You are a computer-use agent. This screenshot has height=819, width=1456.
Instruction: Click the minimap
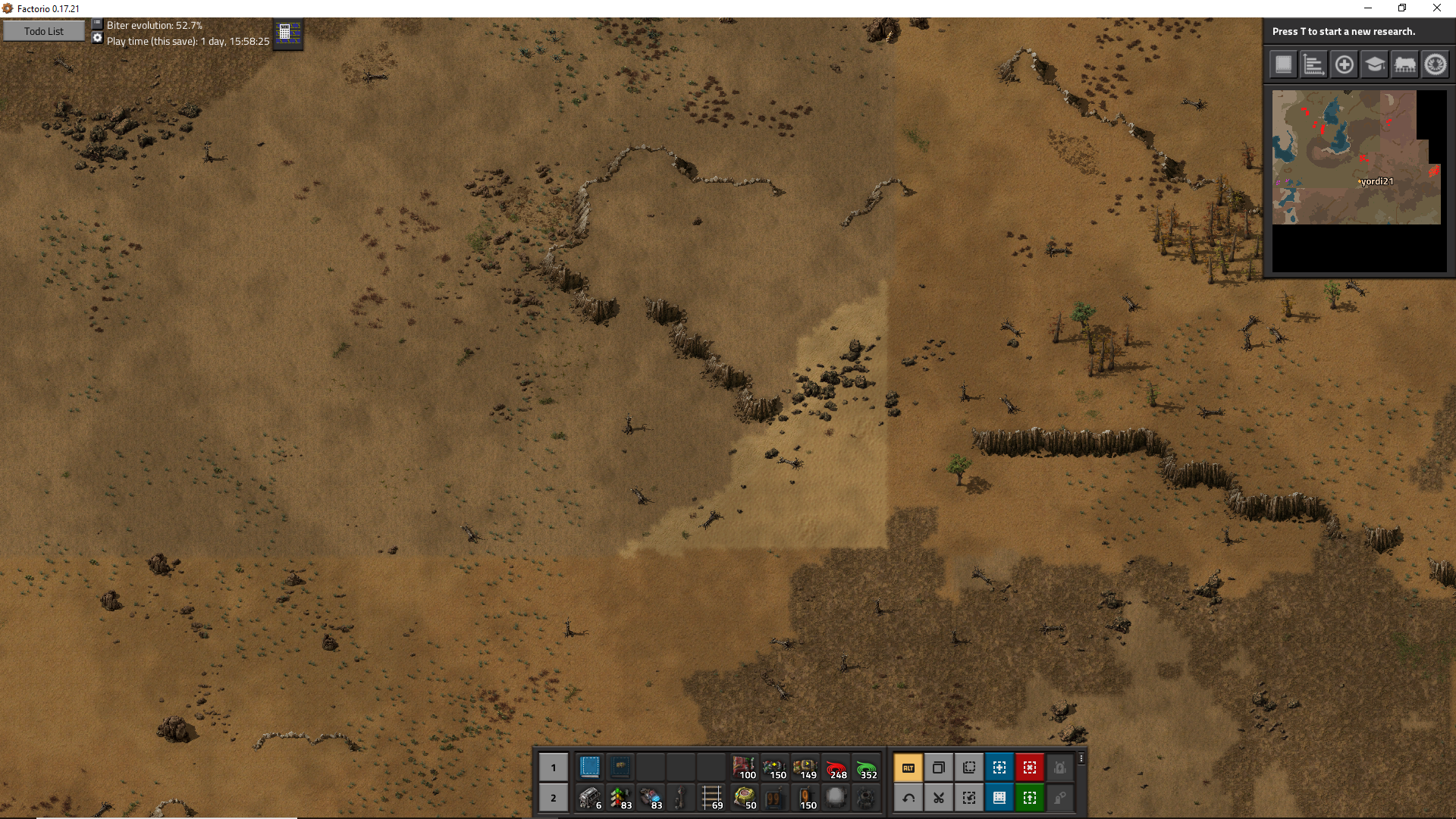coord(1356,158)
